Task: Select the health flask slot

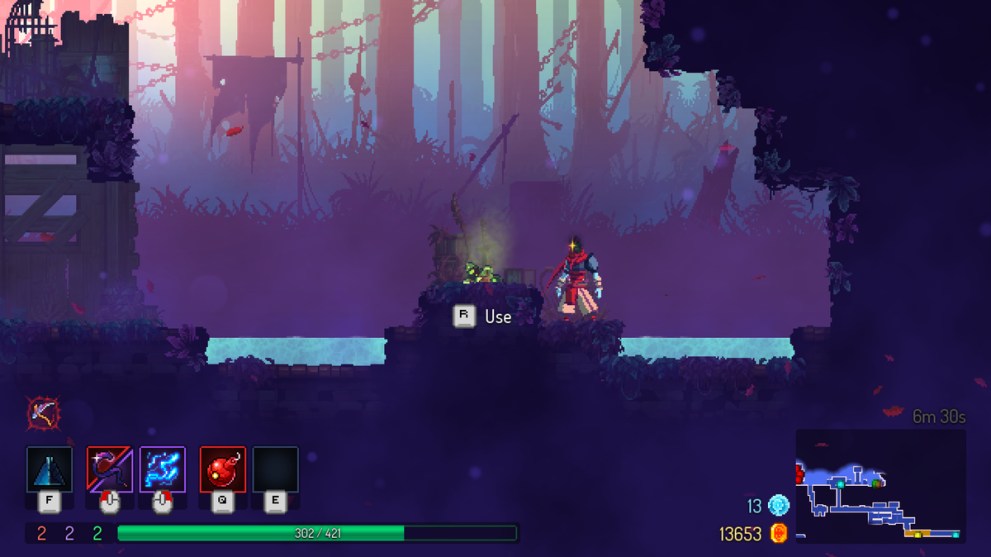Action: [x=49, y=469]
